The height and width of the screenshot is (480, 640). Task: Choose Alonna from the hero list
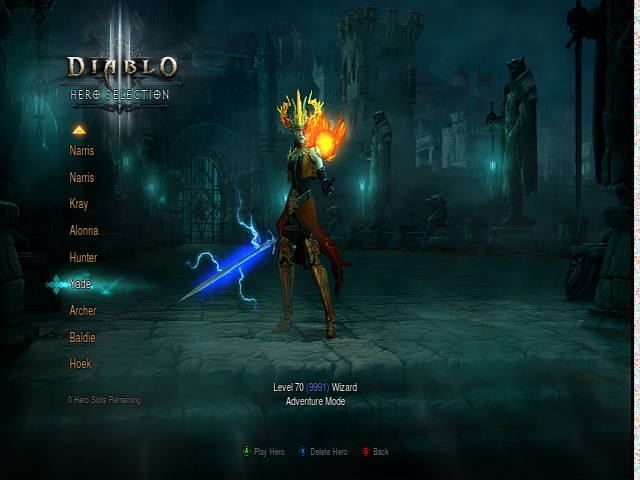pos(84,231)
